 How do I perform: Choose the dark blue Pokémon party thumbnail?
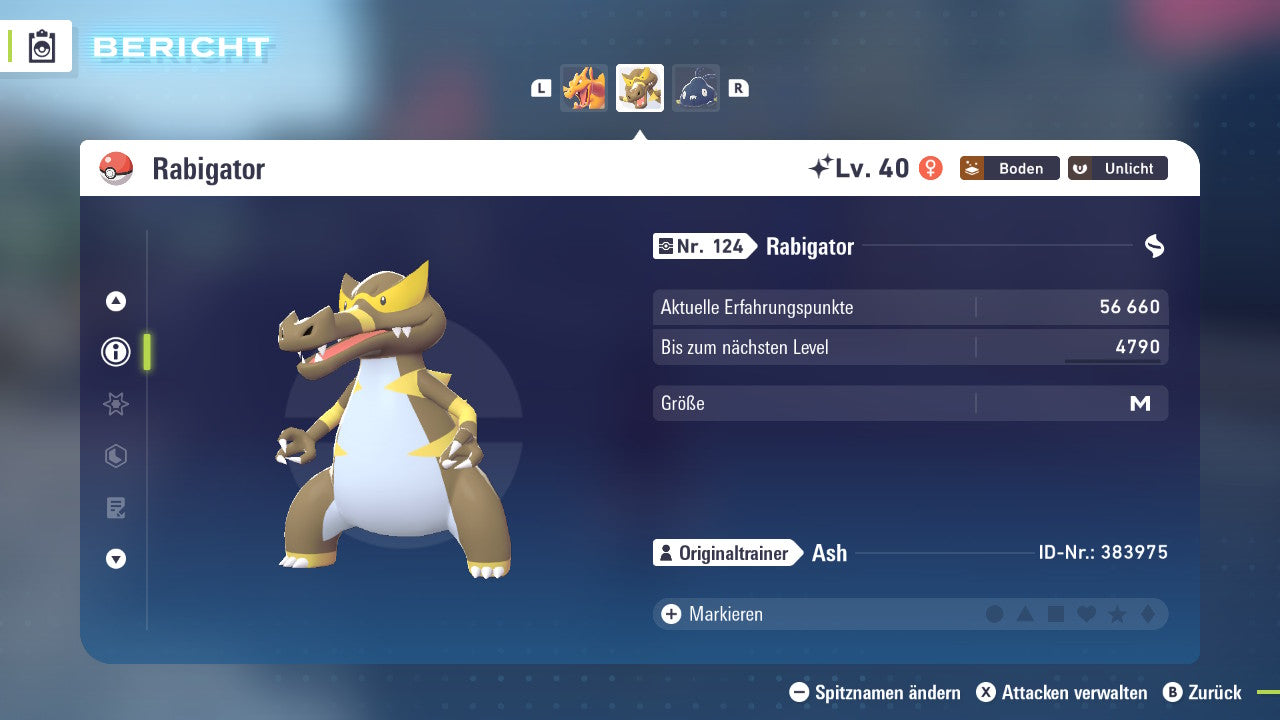[x=696, y=88]
